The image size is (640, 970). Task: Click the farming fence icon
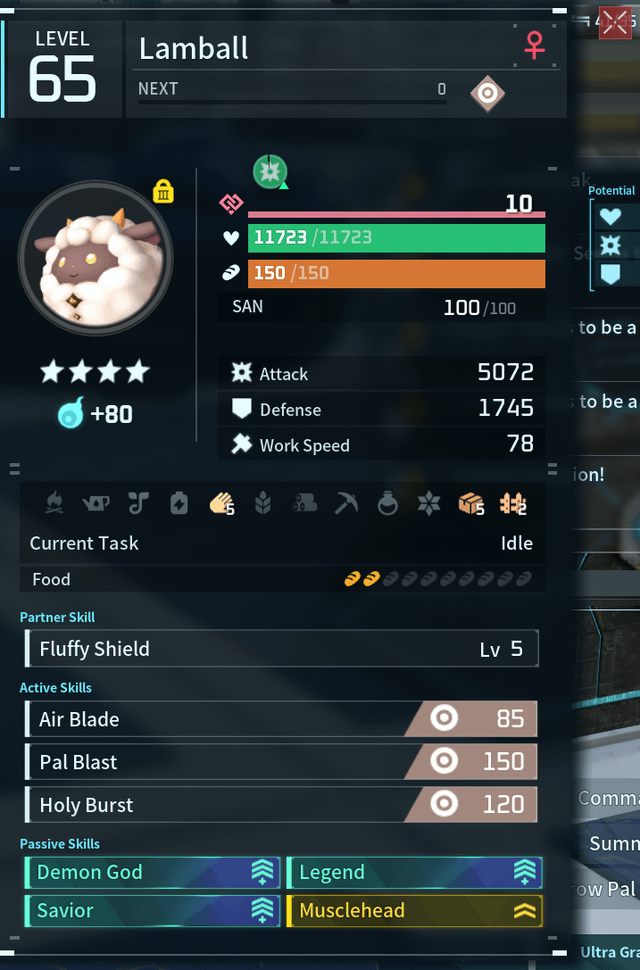[513, 504]
